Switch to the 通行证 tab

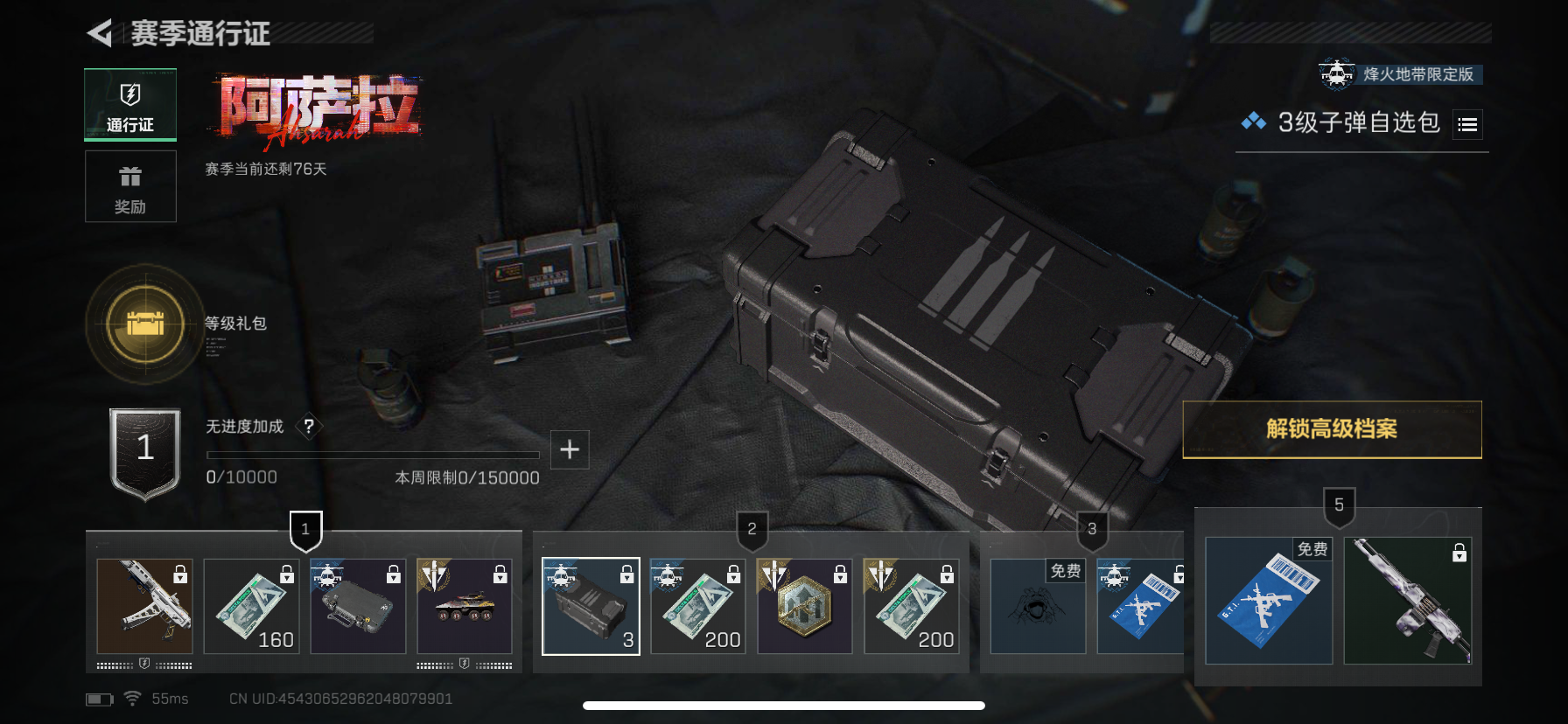point(130,105)
